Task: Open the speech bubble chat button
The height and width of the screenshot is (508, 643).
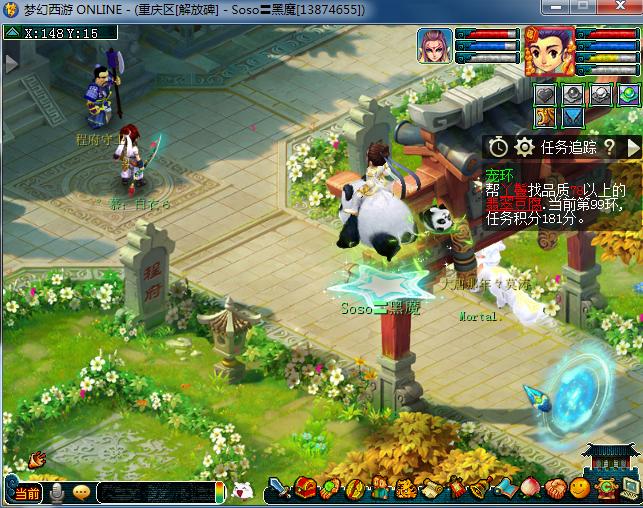Action: coord(82,493)
